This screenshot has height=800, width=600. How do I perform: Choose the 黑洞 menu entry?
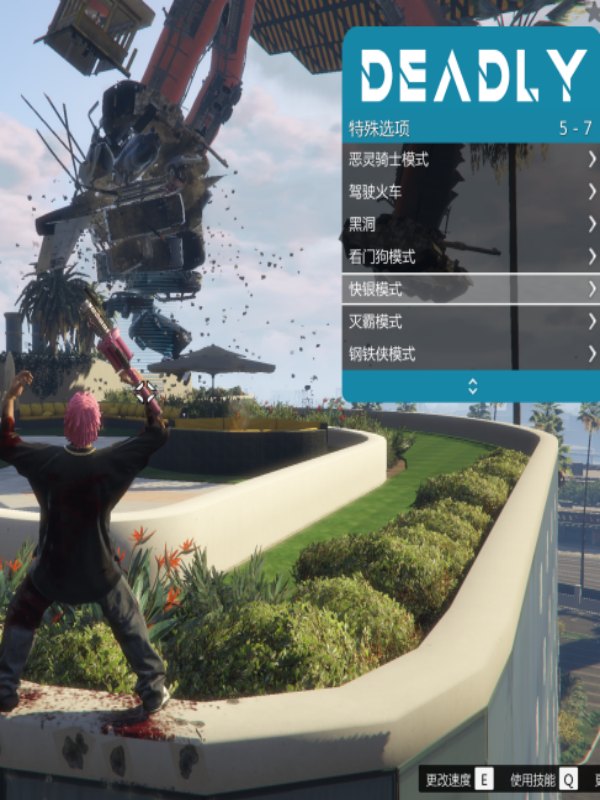tap(470, 224)
